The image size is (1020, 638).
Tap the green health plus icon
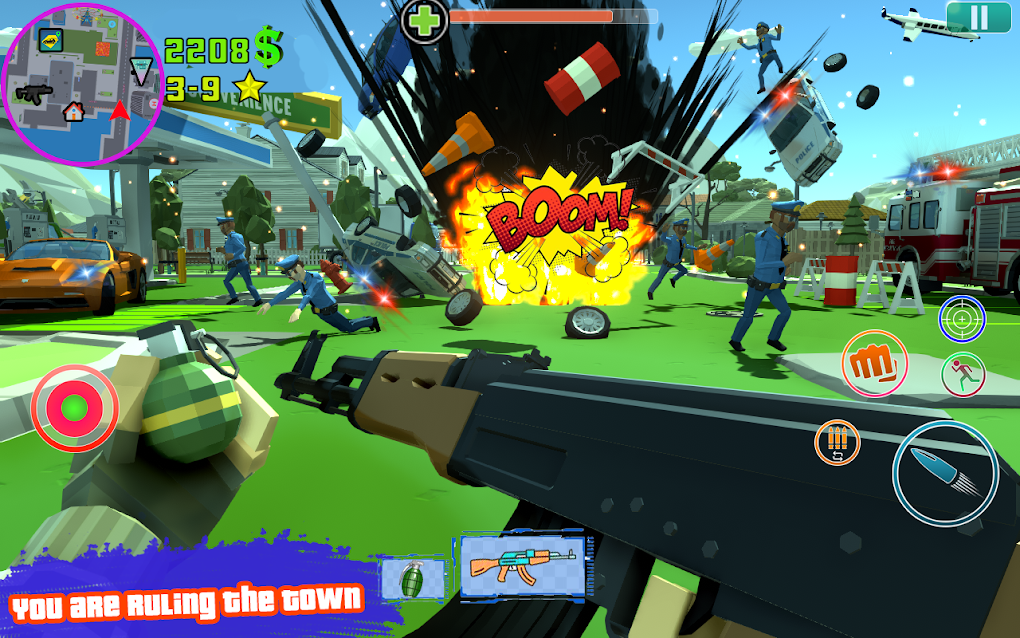point(424,21)
